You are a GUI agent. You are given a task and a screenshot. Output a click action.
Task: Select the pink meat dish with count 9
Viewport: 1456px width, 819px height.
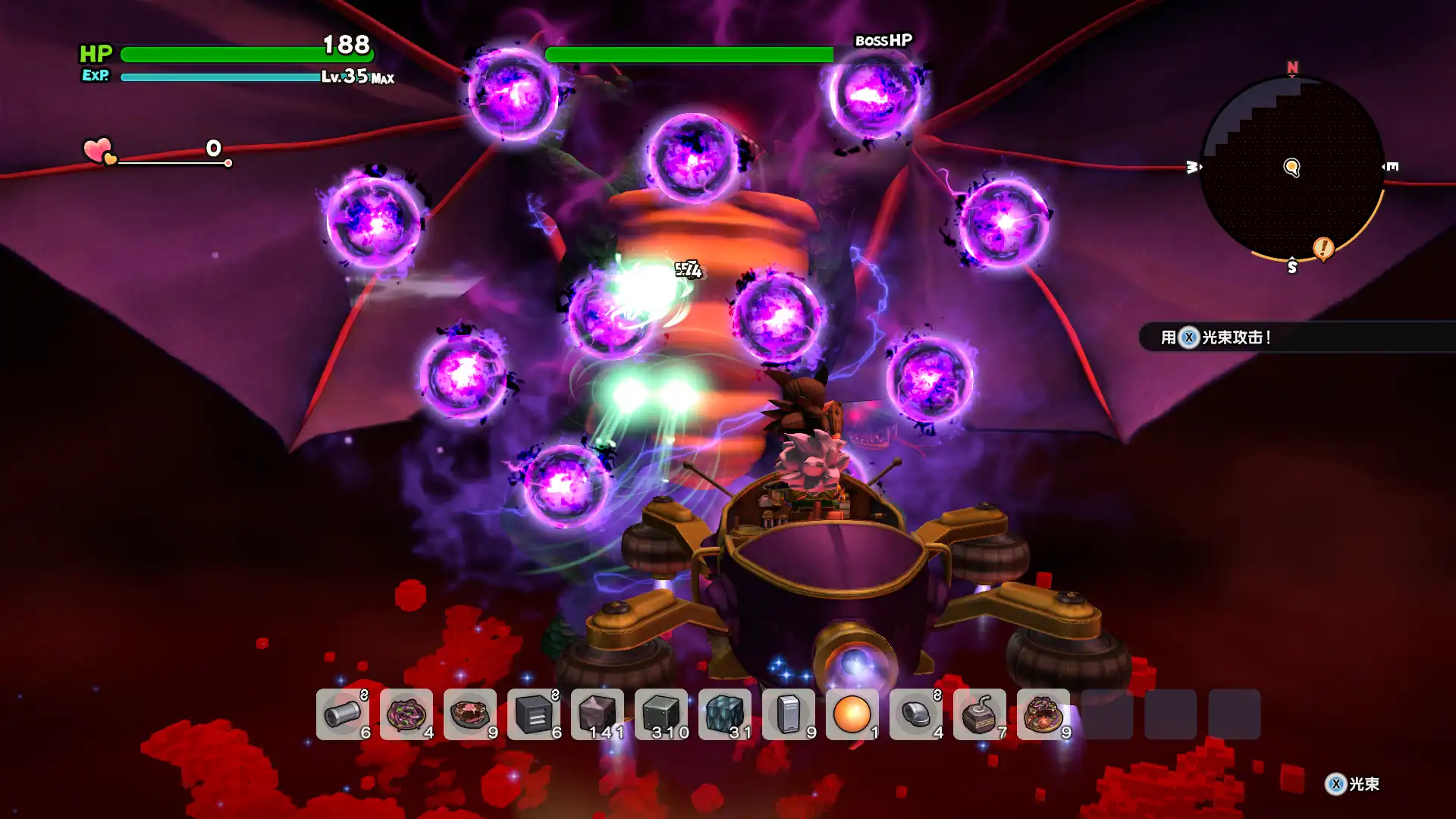point(470,714)
